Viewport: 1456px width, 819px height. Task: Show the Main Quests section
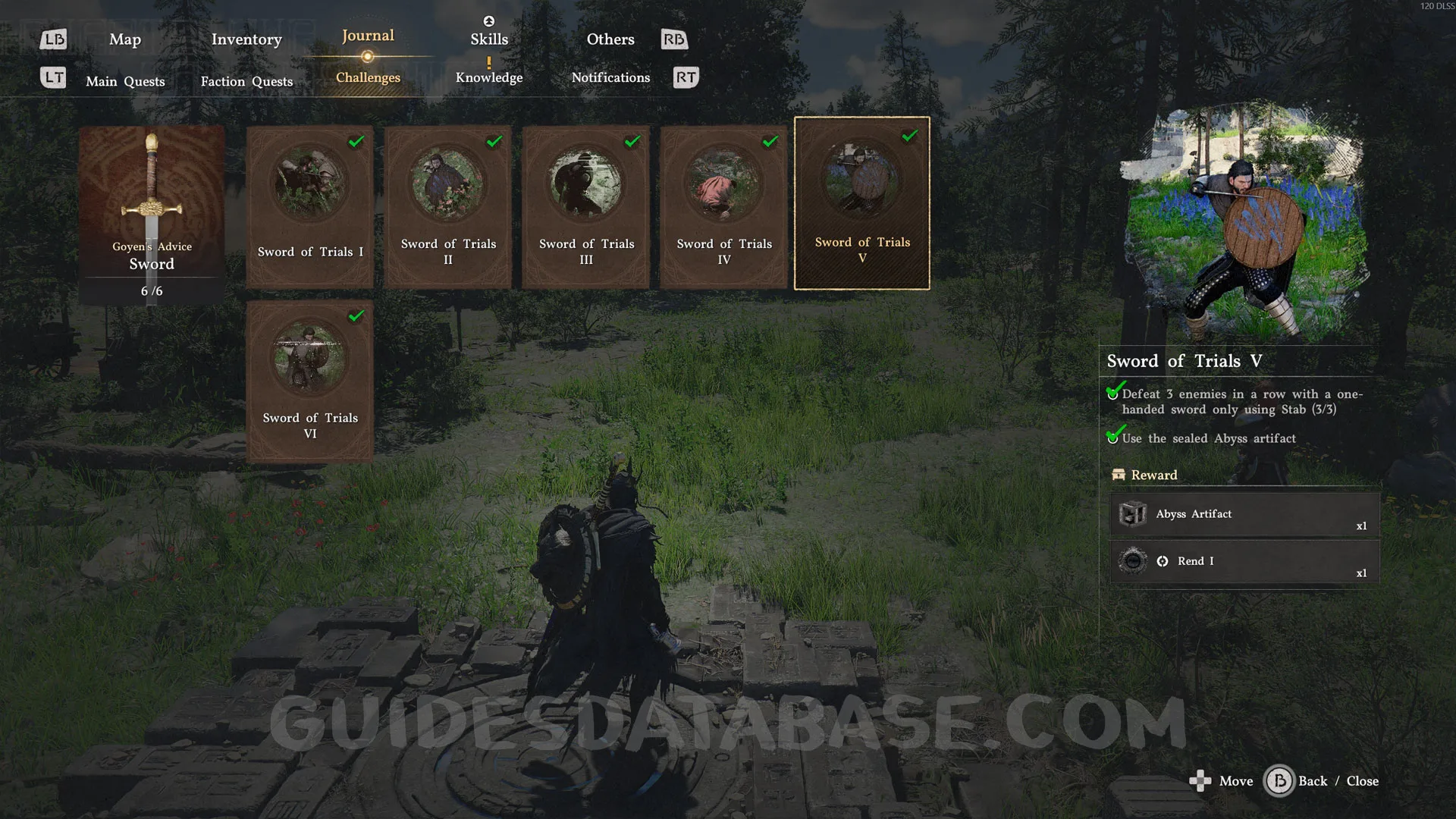tap(125, 81)
